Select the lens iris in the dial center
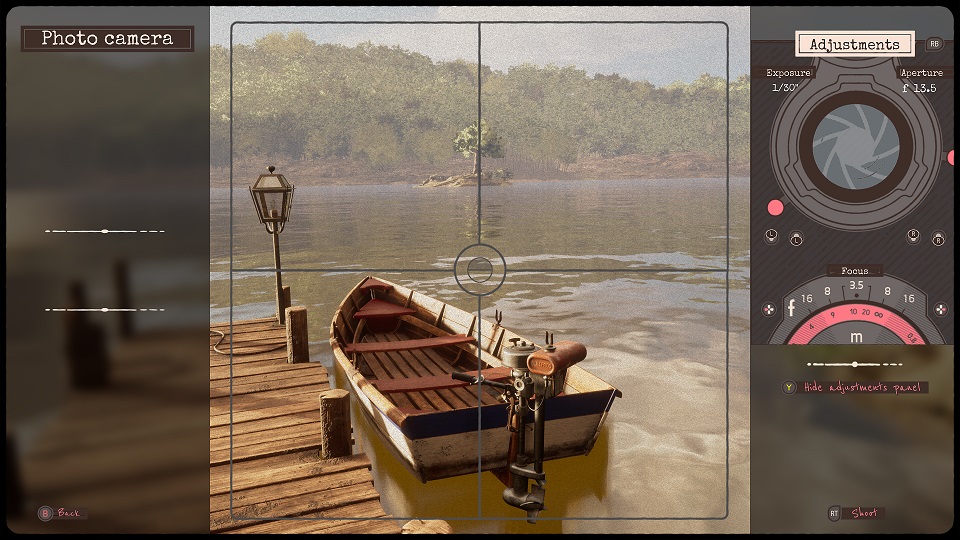 coord(855,146)
